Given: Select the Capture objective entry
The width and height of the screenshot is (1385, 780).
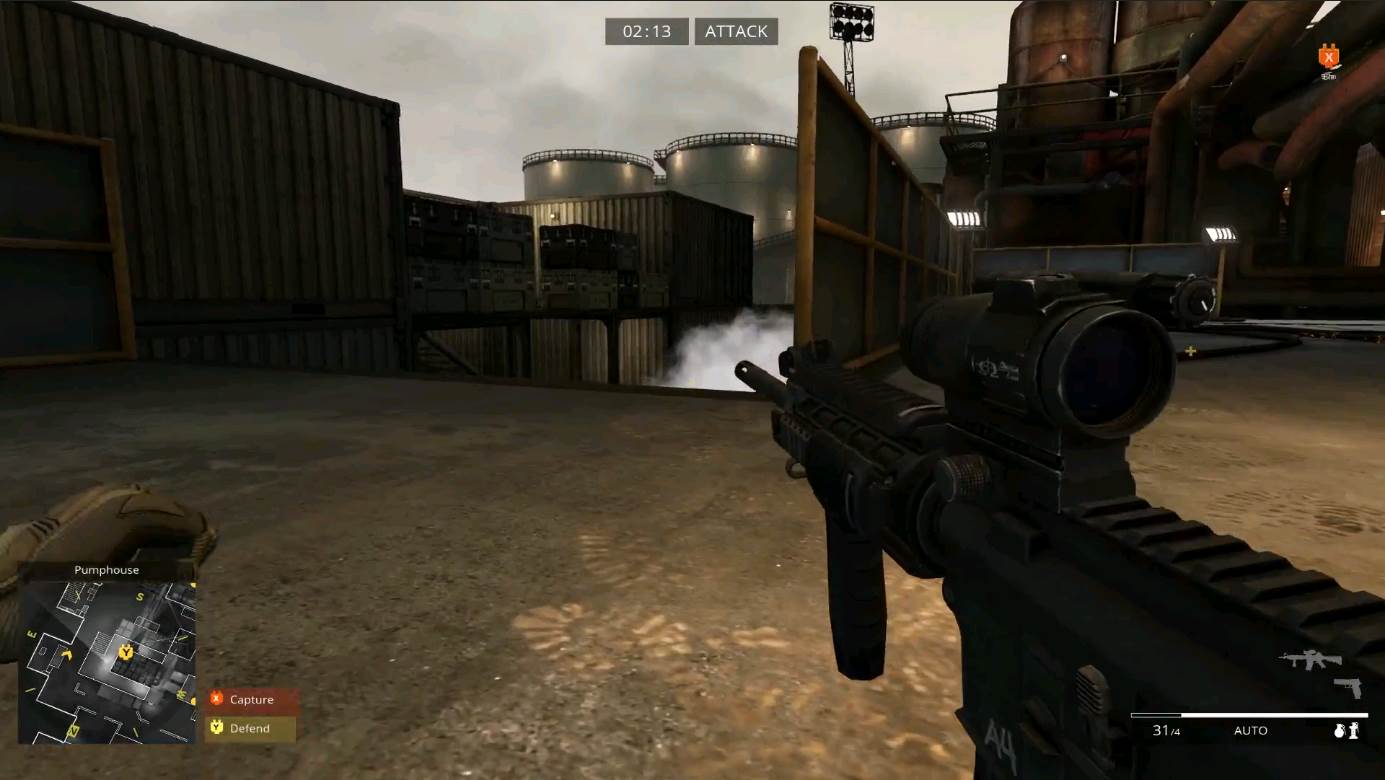Looking at the screenshot, I should coord(251,700).
